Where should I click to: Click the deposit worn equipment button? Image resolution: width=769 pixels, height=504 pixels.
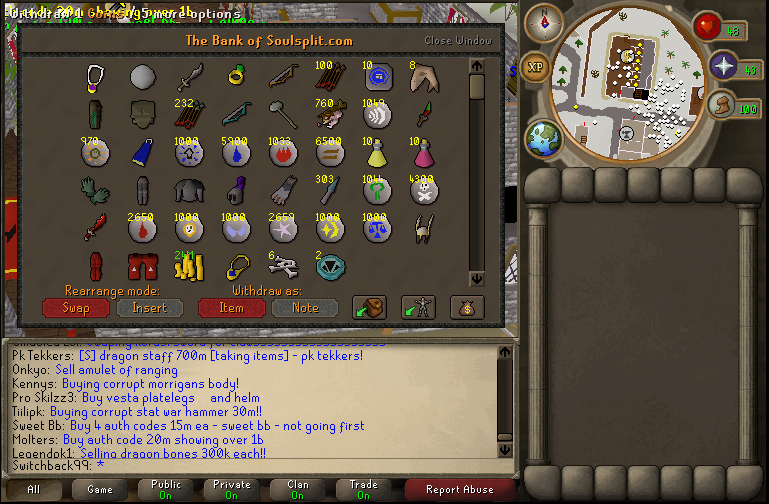pos(418,308)
